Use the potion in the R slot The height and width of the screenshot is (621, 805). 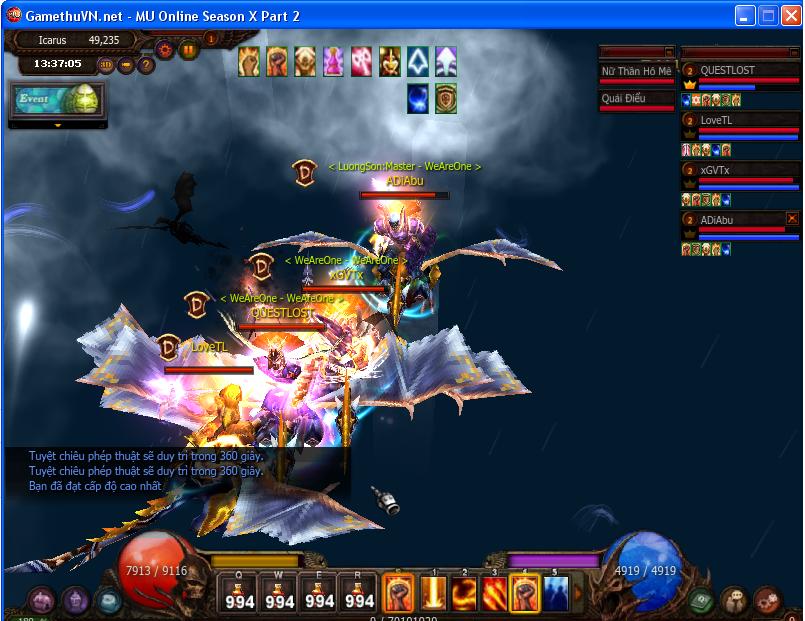click(x=359, y=594)
